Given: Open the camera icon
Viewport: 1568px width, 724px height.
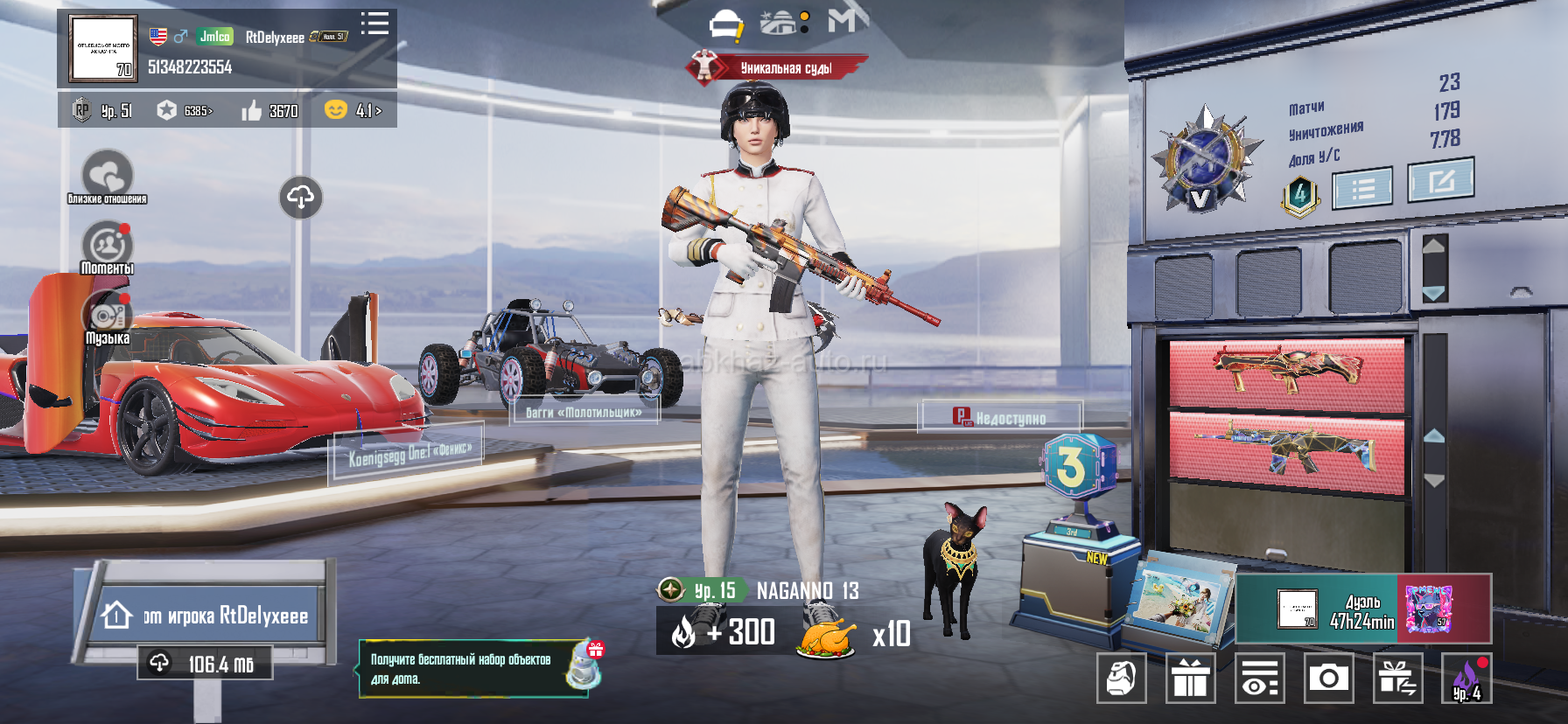Looking at the screenshot, I should click(x=1328, y=678).
